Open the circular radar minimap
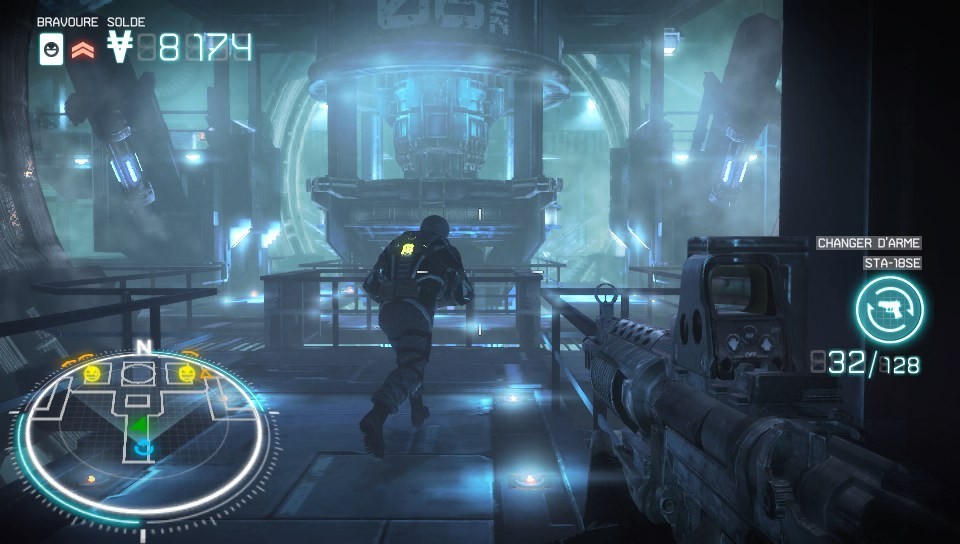The height and width of the screenshot is (544, 960). click(143, 432)
